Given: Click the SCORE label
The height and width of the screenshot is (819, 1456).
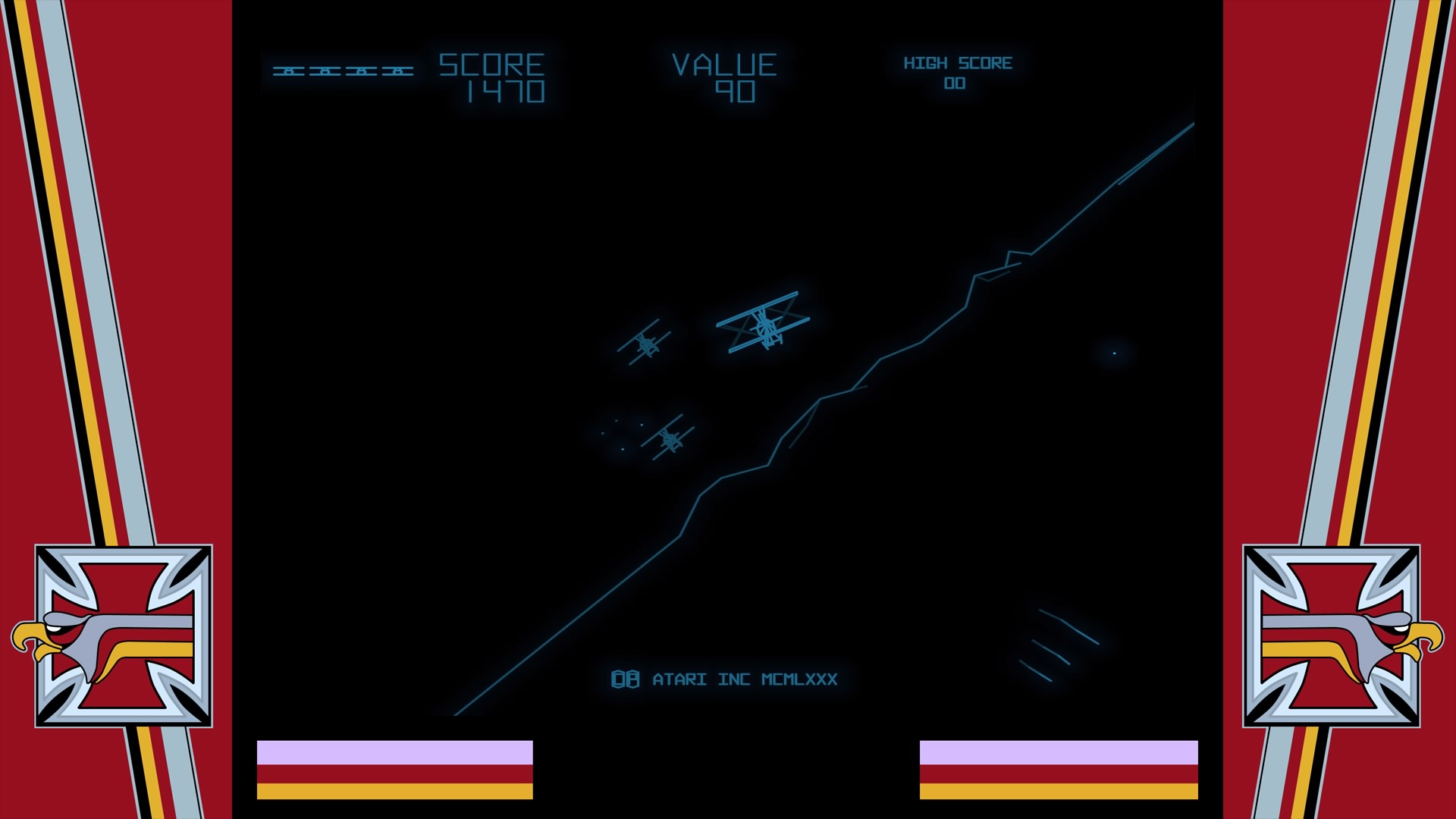Looking at the screenshot, I should click(x=491, y=63).
